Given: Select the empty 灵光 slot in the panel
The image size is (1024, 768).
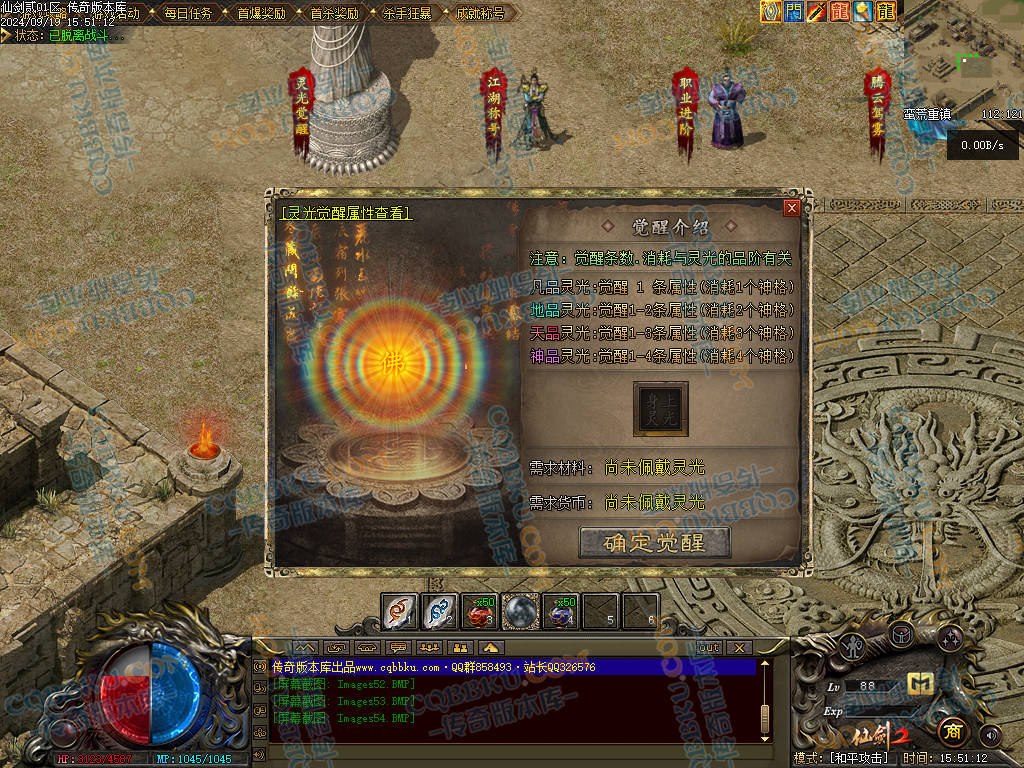Looking at the screenshot, I should point(660,408).
